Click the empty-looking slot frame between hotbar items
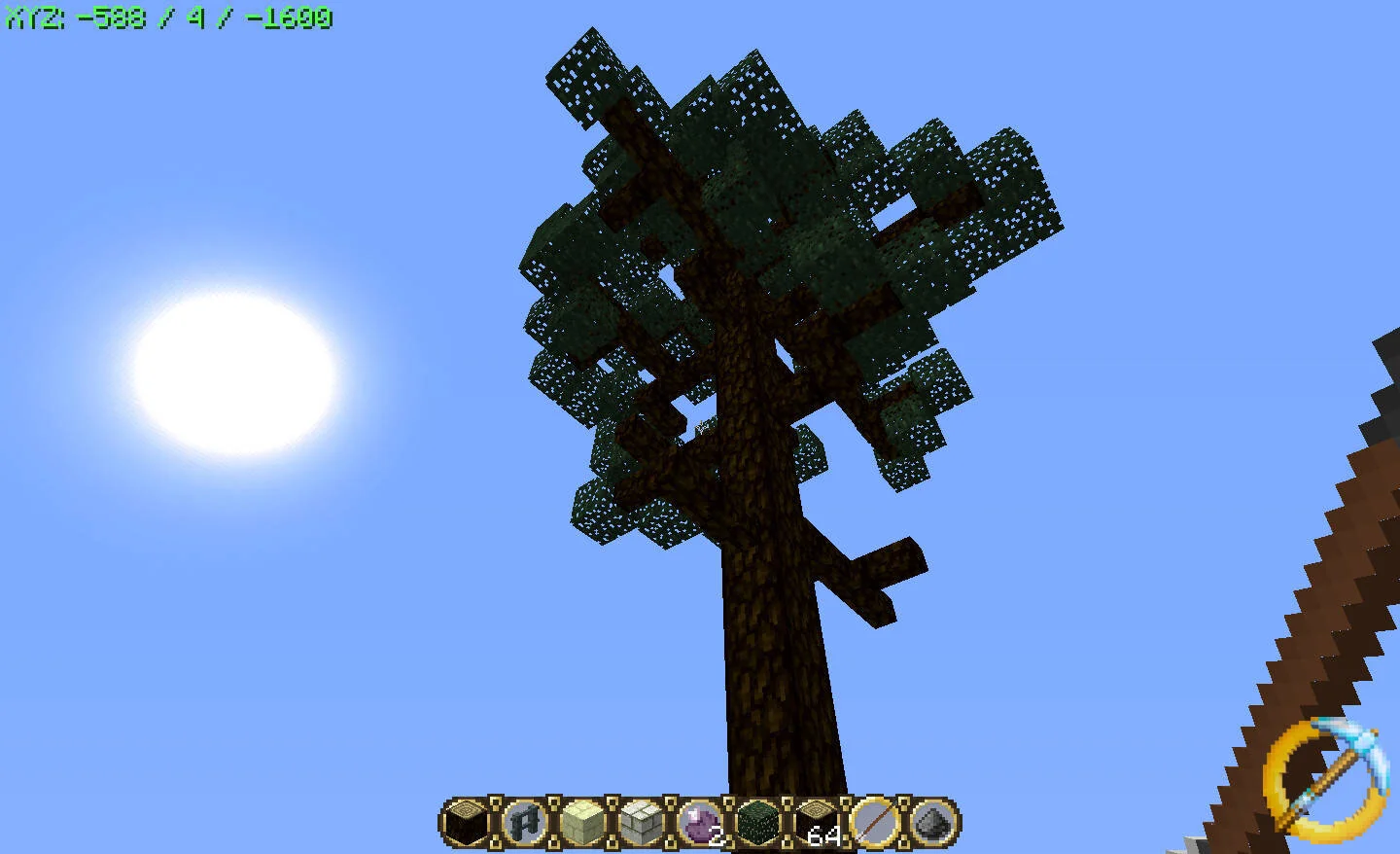The height and width of the screenshot is (854, 1400). [495, 824]
